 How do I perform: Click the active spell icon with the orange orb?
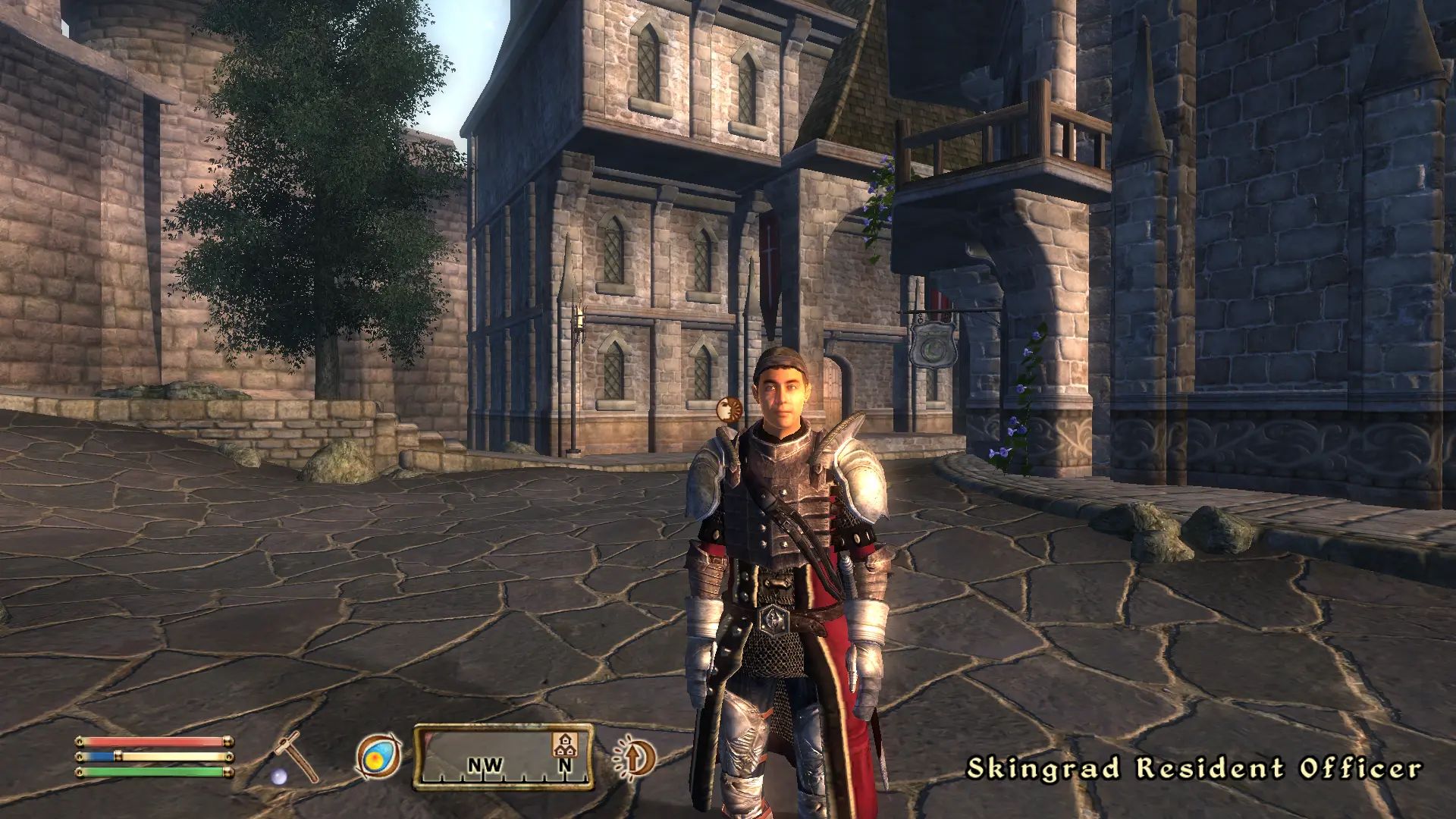[x=378, y=757]
